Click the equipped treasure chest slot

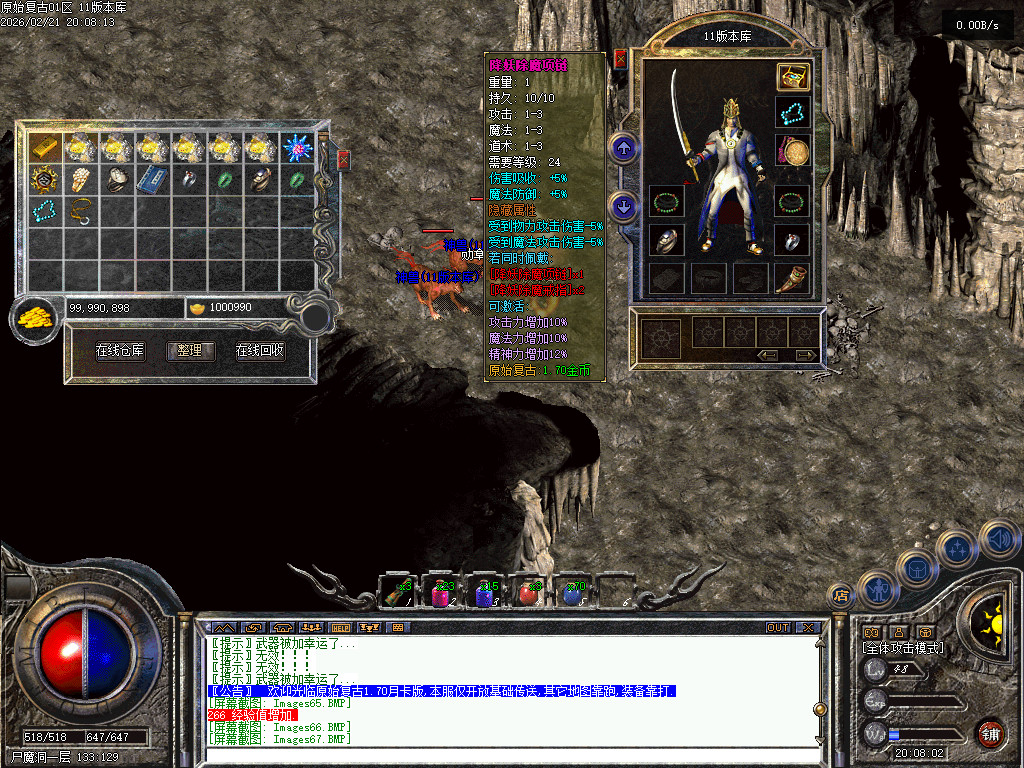pos(793,77)
